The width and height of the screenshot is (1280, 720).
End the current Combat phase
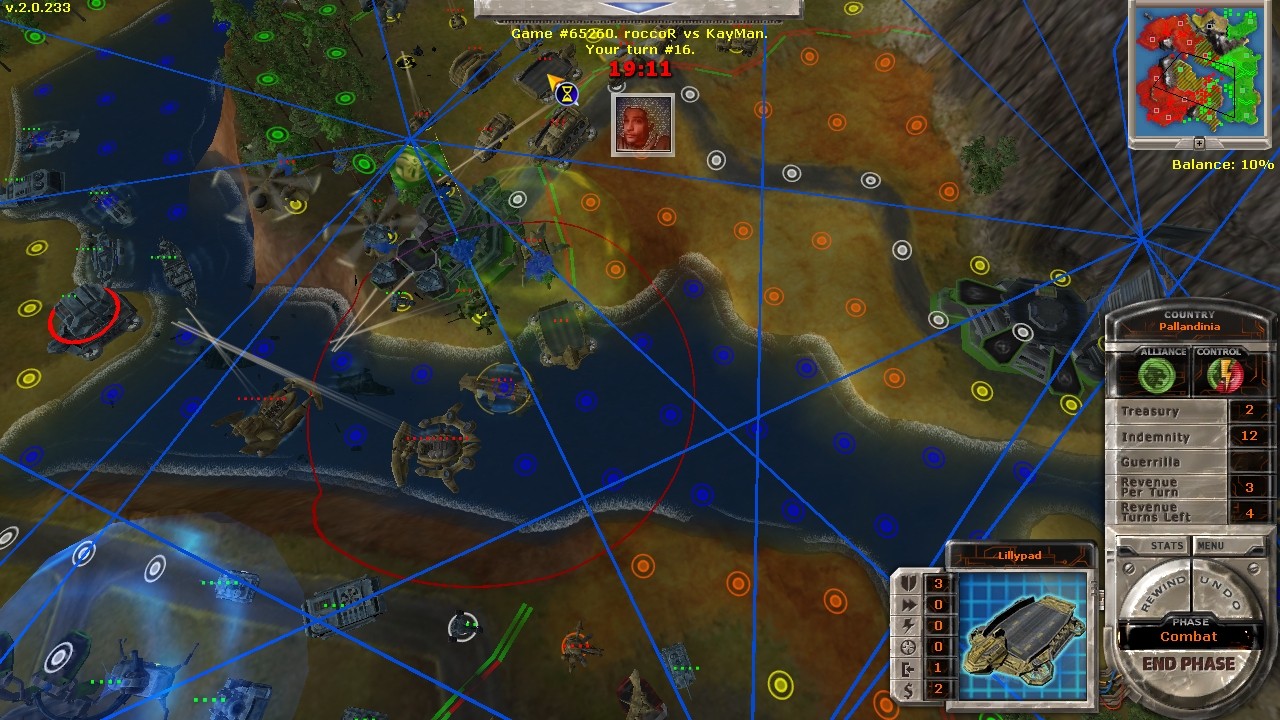point(1188,664)
